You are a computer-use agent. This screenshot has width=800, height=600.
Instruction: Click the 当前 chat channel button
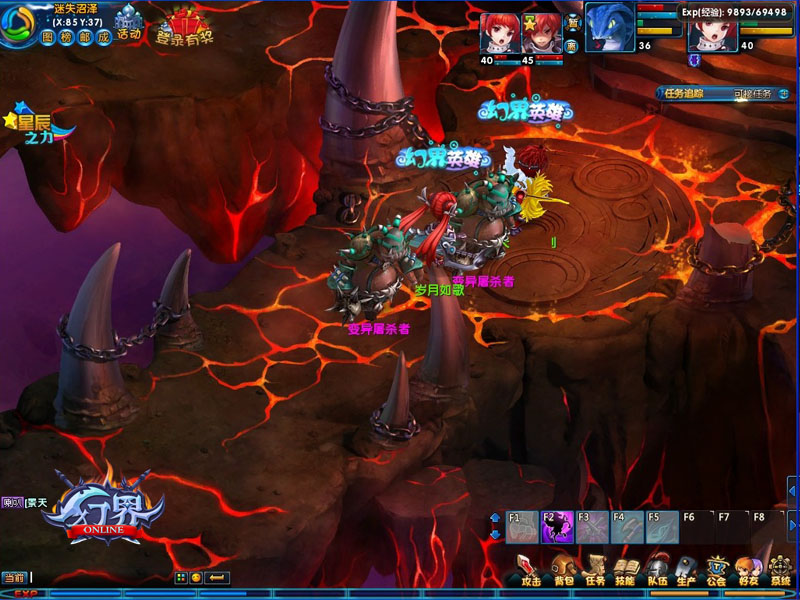(x=14, y=577)
